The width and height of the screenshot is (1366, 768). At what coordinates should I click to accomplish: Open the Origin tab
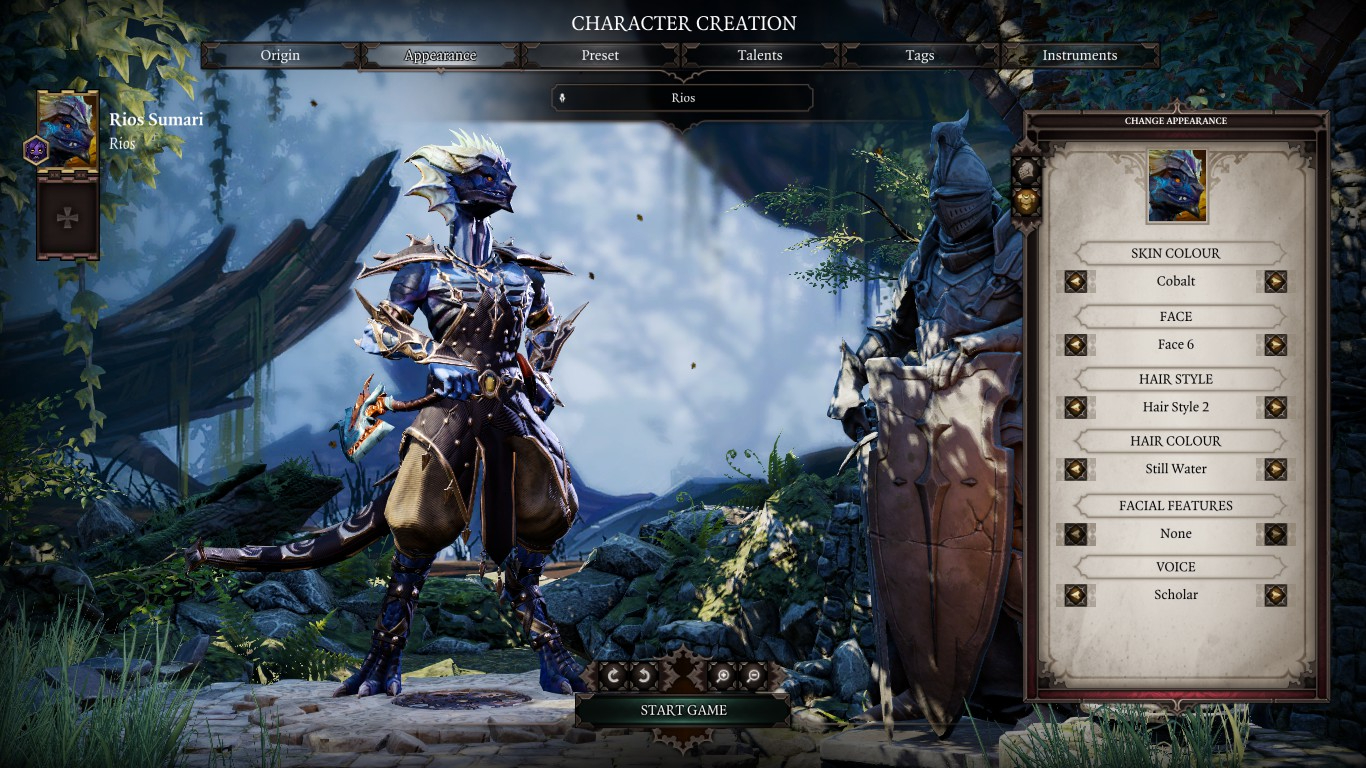coord(280,56)
